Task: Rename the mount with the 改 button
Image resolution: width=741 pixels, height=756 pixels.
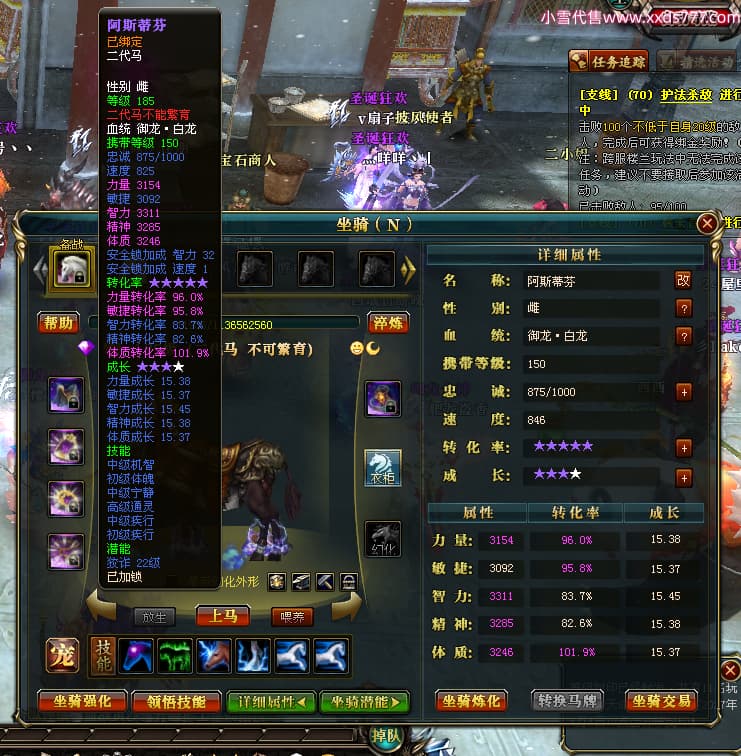Action: pos(684,280)
